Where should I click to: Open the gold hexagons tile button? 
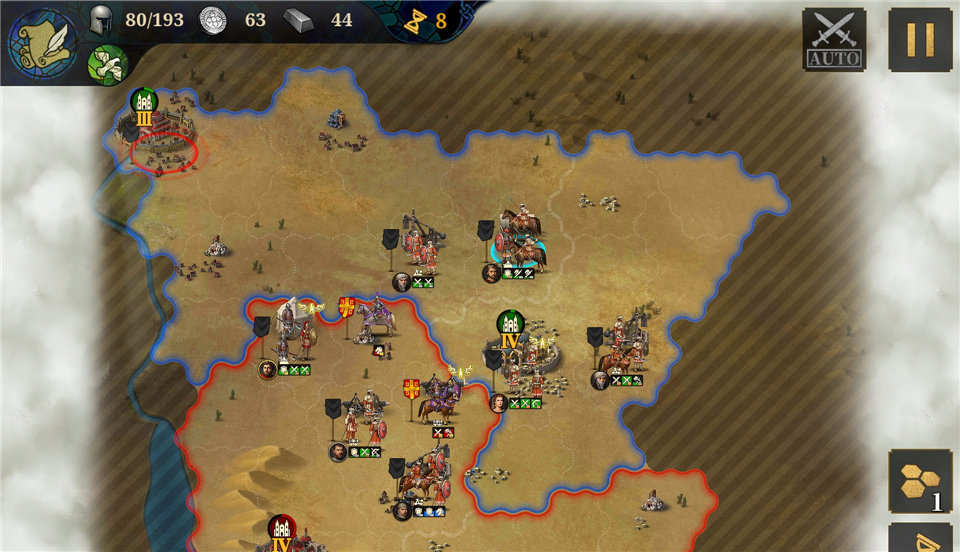click(920, 481)
